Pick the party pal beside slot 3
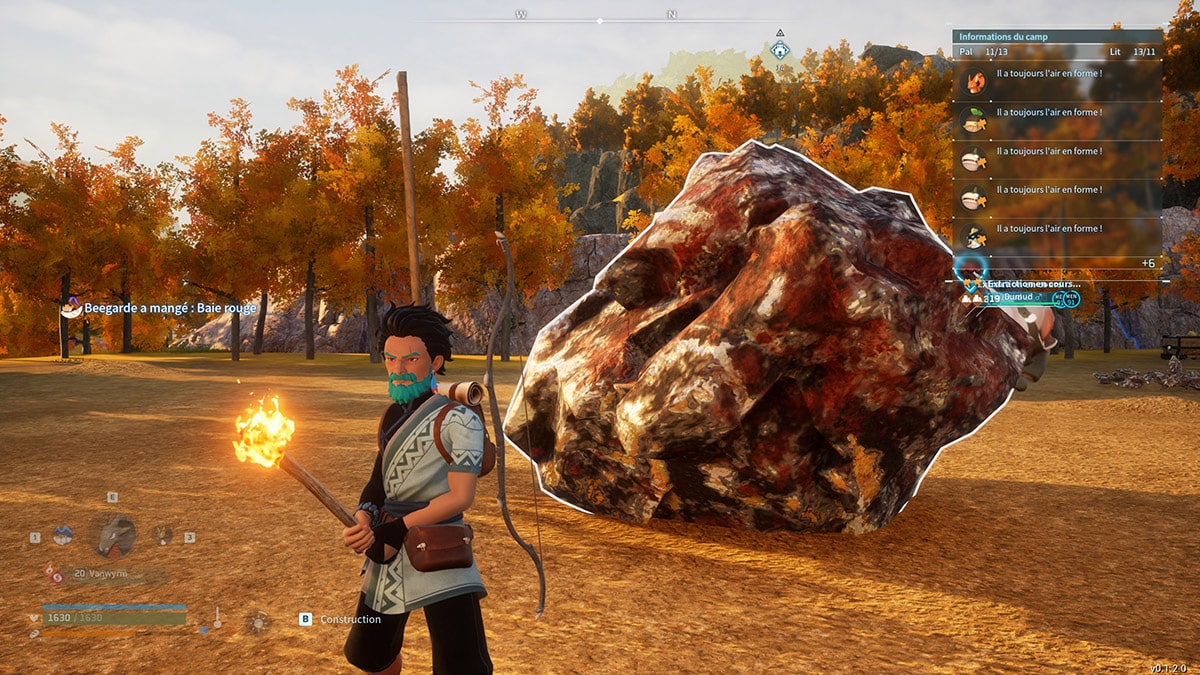Image resolution: width=1200 pixels, height=675 pixels. 163,536
